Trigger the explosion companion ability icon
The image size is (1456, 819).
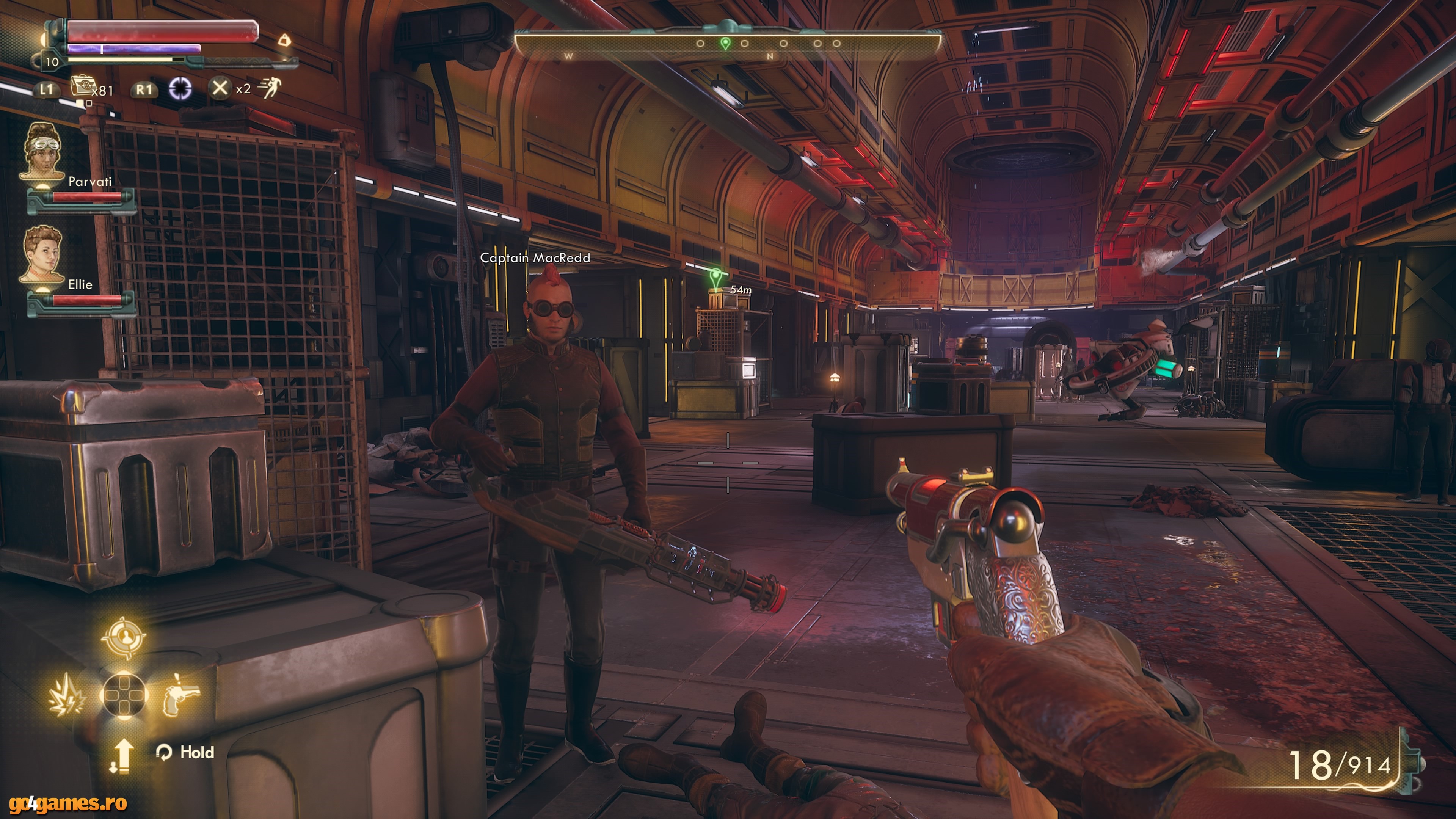tap(67, 693)
